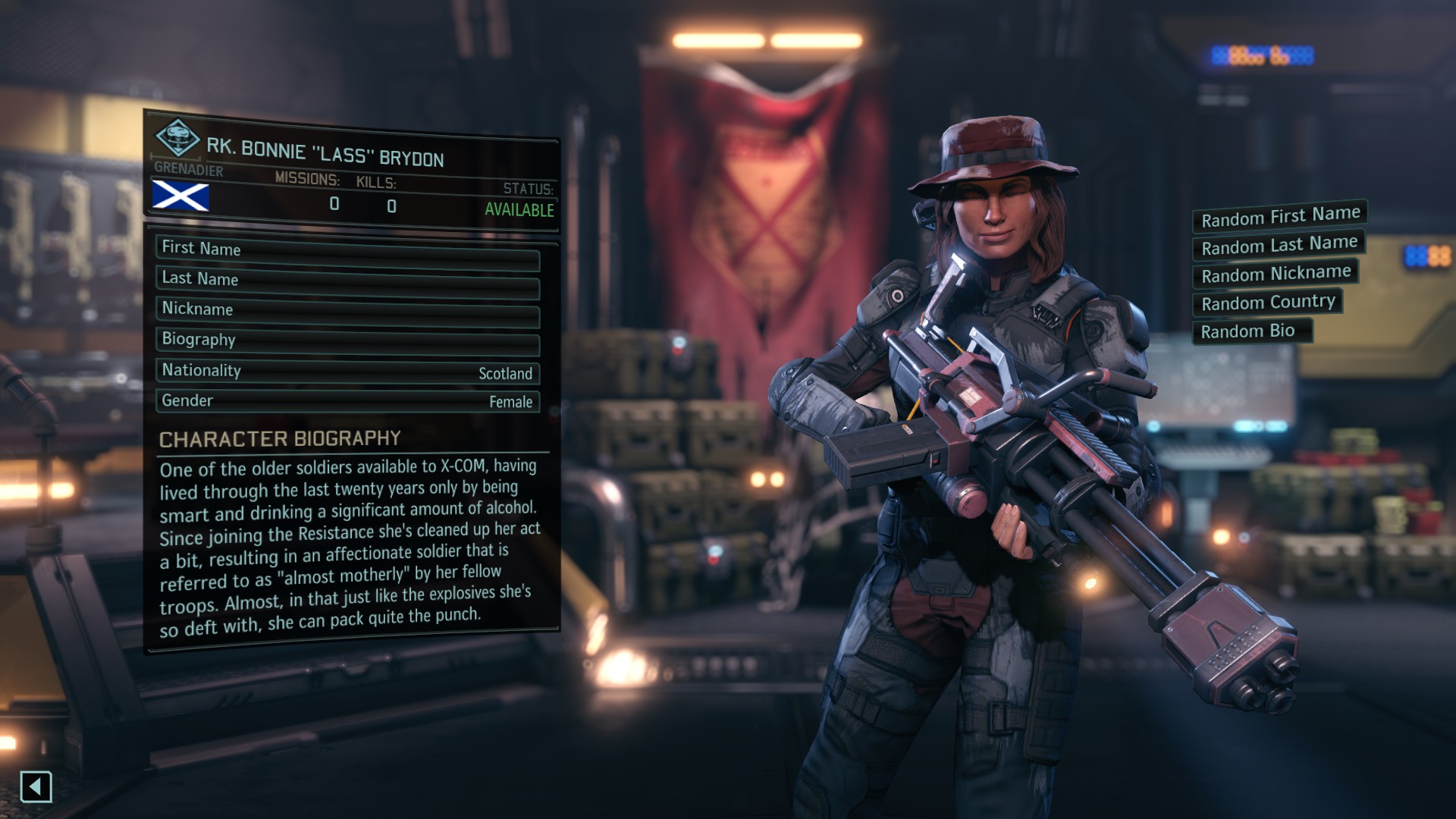The image size is (1456, 819).
Task: Roll a Random Nickname
Action: click(1276, 274)
